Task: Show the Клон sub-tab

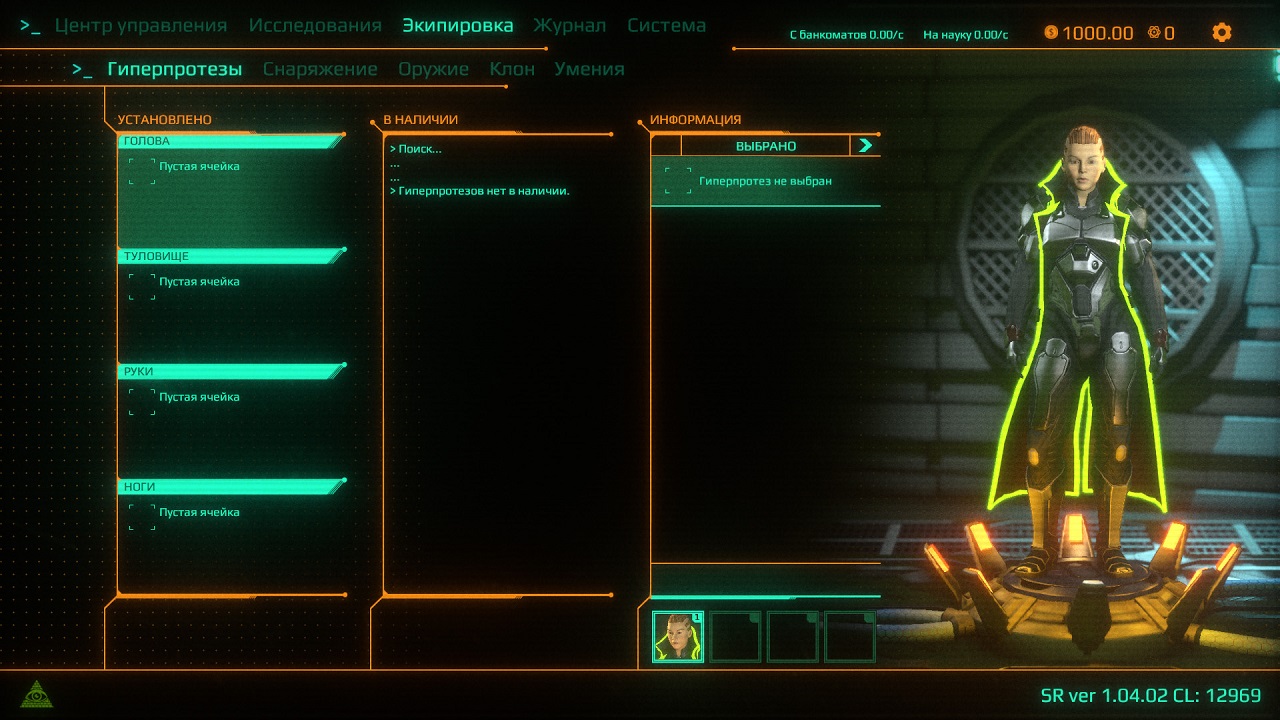Action: [x=512, y=69]
